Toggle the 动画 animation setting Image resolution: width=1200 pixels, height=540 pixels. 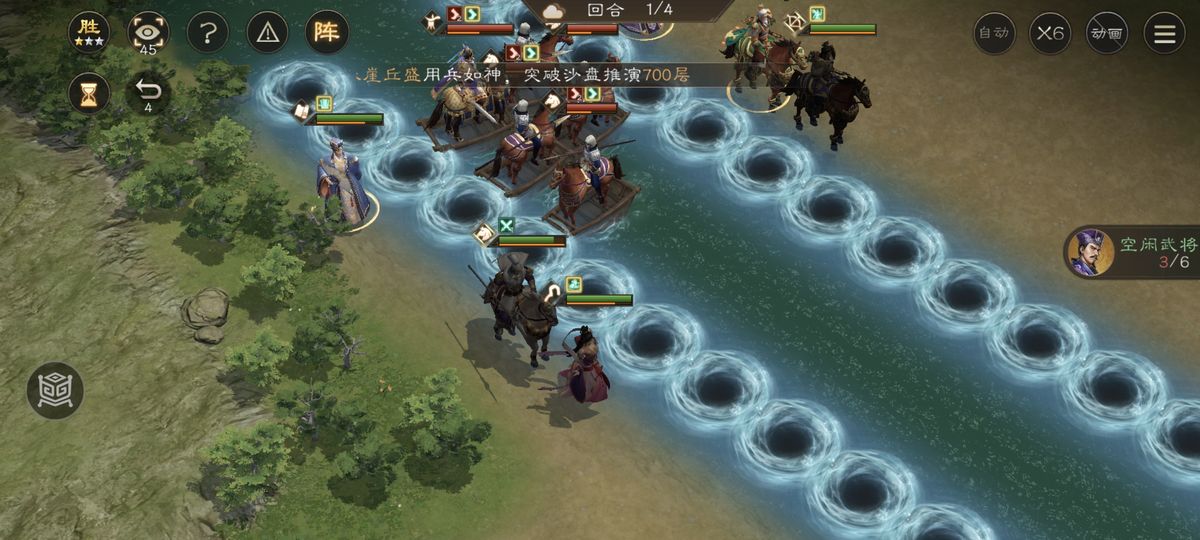tap(1107, 33)
